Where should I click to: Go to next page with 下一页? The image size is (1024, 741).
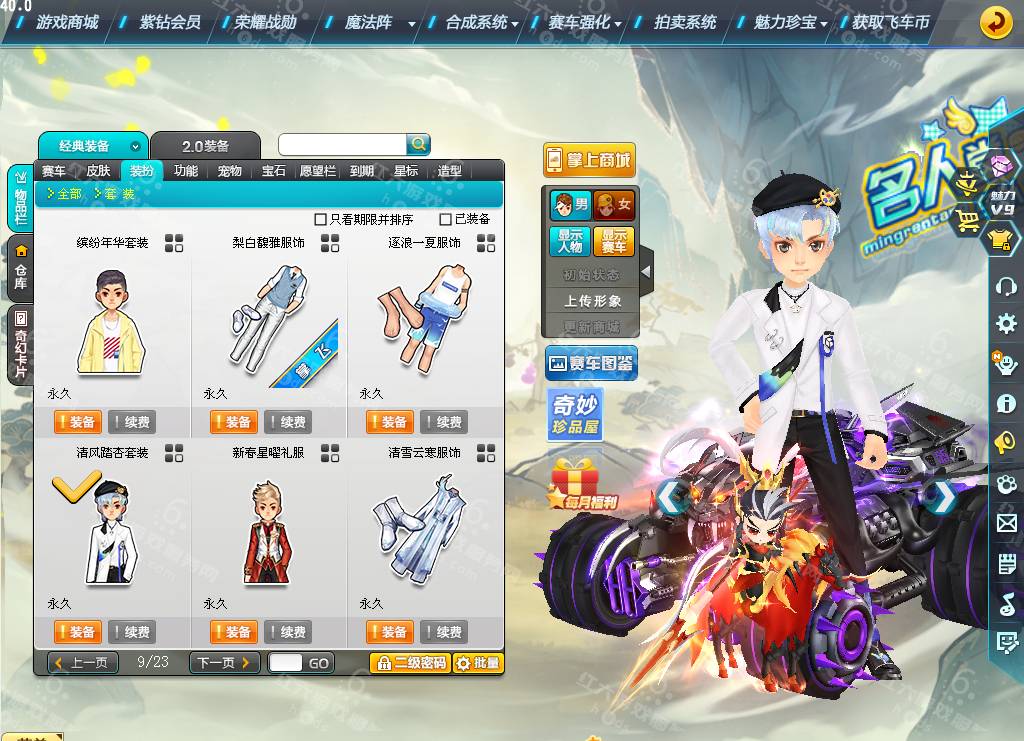click(x=224, y=663)
